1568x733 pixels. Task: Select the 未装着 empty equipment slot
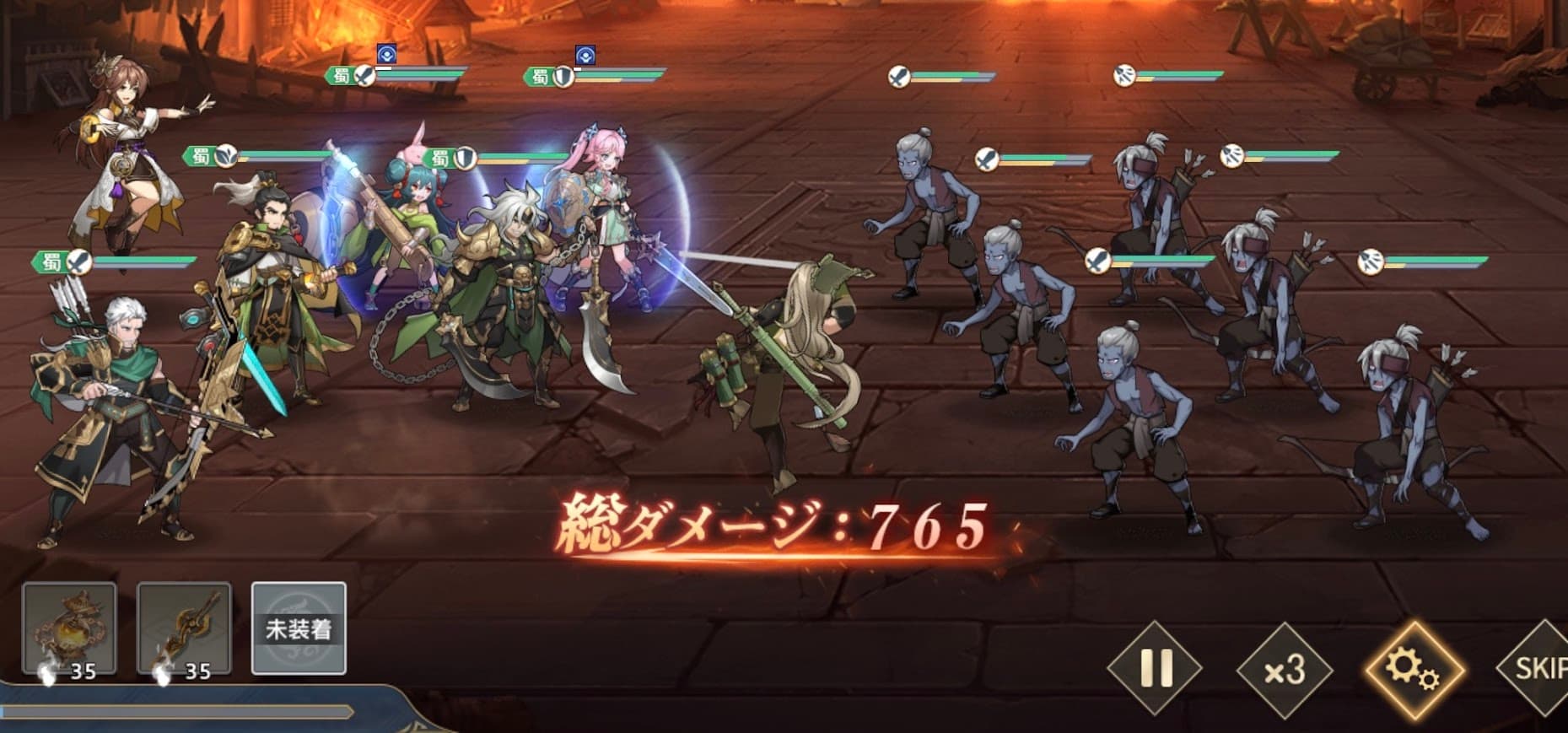tap(299, 628)
